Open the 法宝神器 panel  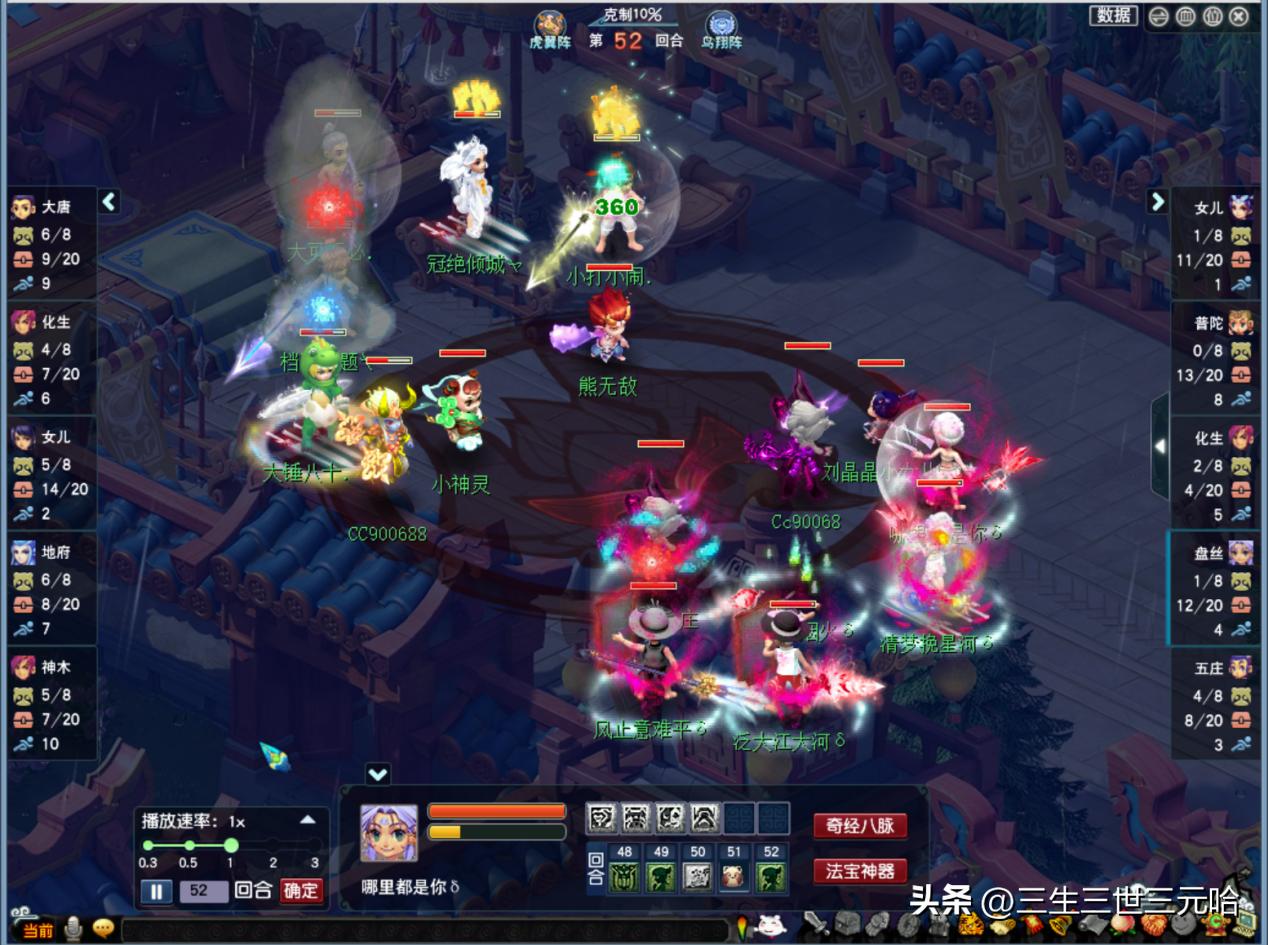click(860, 870)
